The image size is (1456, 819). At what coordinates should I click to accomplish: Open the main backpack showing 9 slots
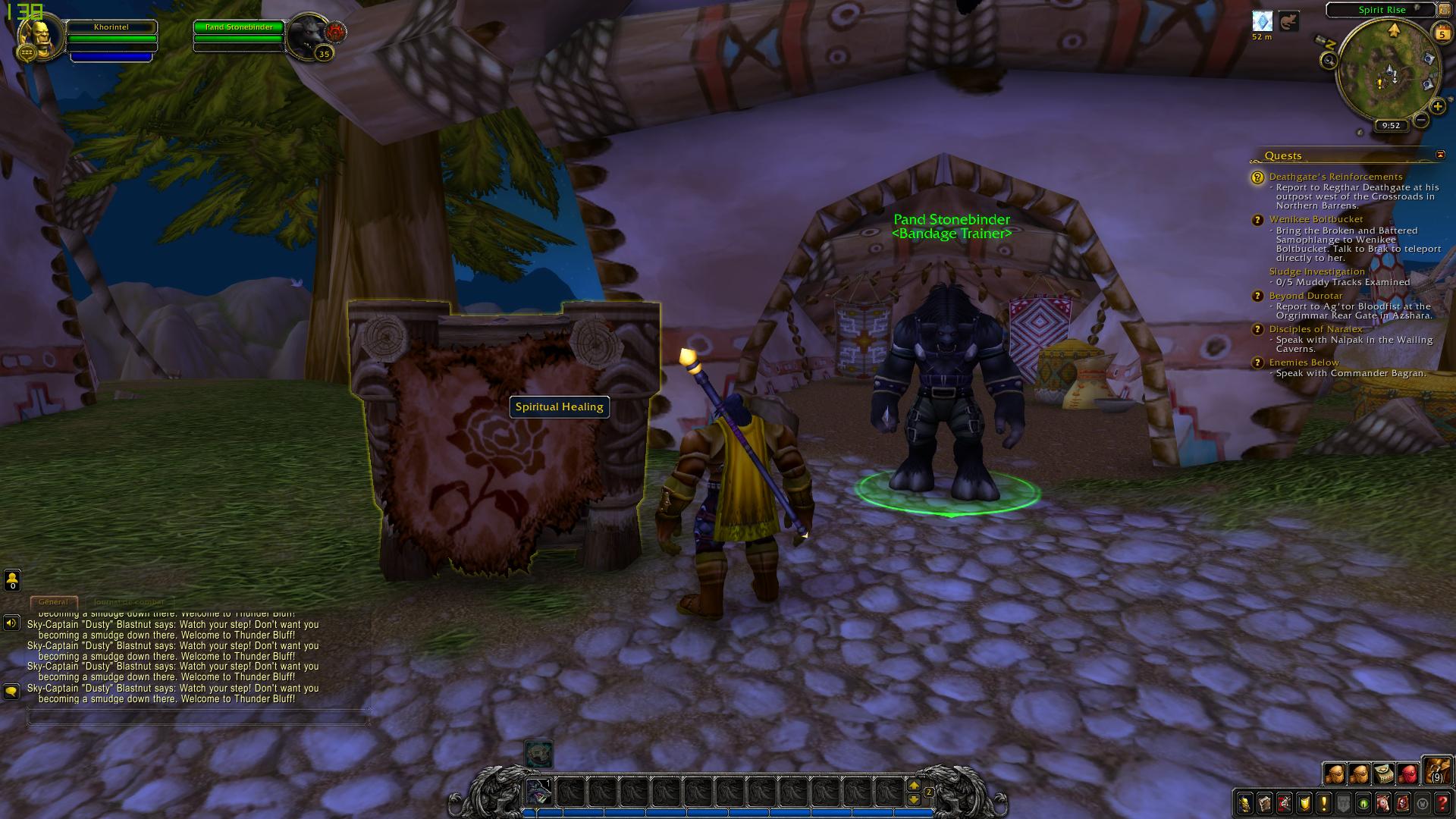(x=1436, y=771)
